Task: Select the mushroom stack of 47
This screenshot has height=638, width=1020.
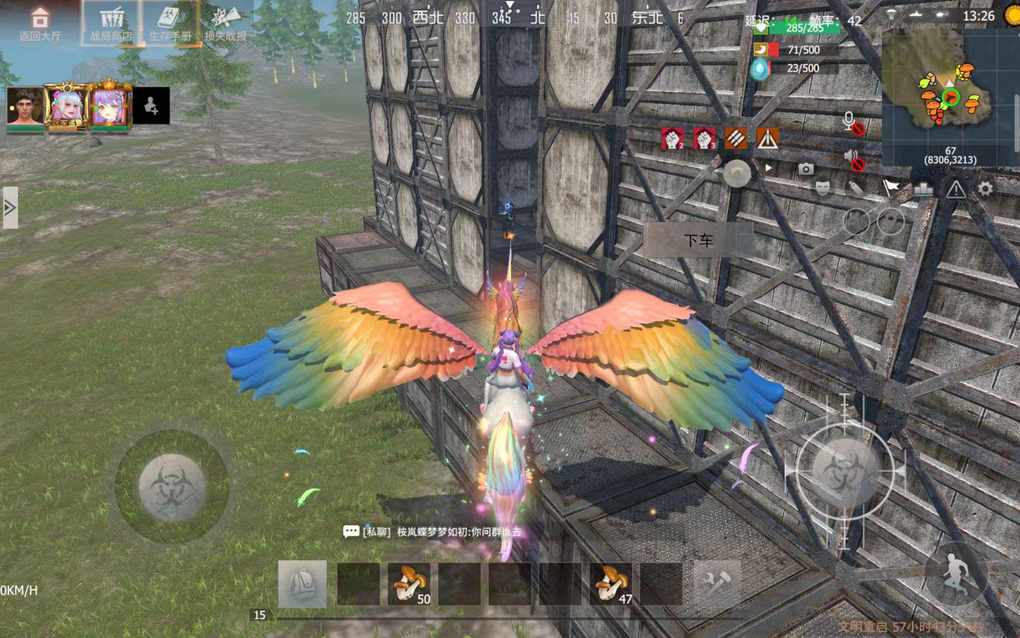Action: click(610, 584)
